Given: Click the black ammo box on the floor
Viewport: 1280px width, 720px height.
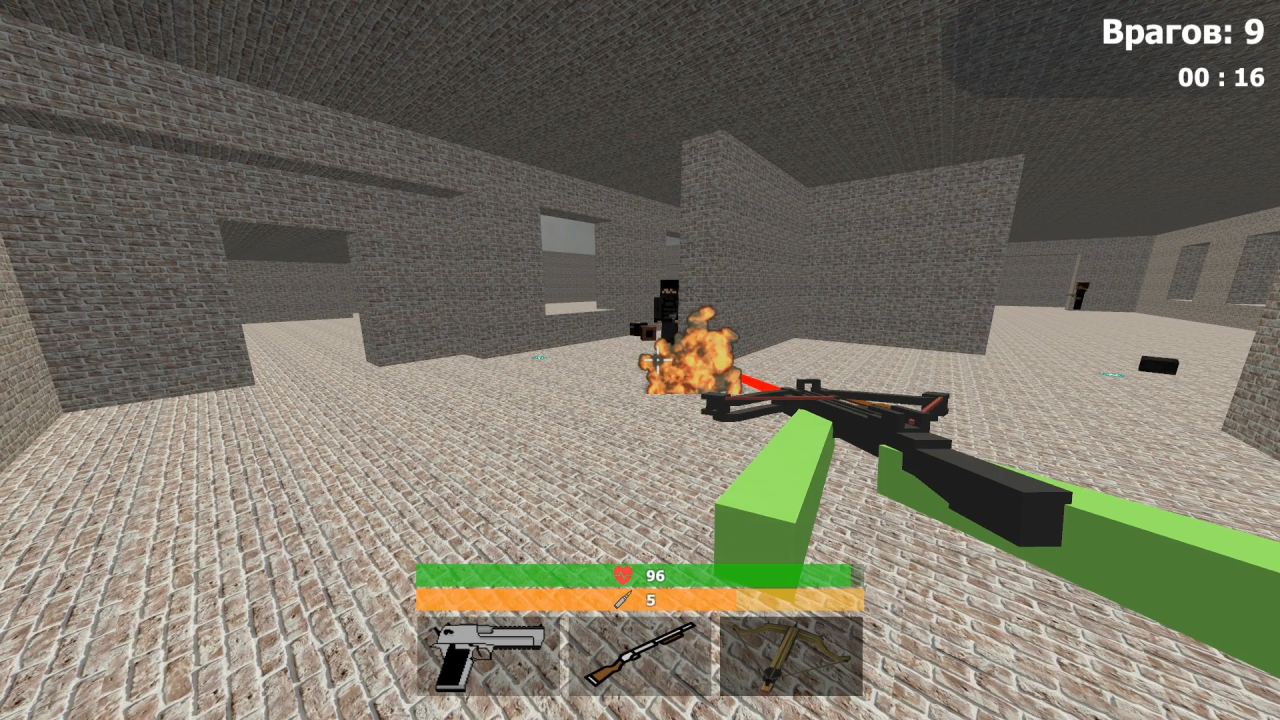Looking at the screenshot, I should pyautogui.click(x=1157, y=366).
